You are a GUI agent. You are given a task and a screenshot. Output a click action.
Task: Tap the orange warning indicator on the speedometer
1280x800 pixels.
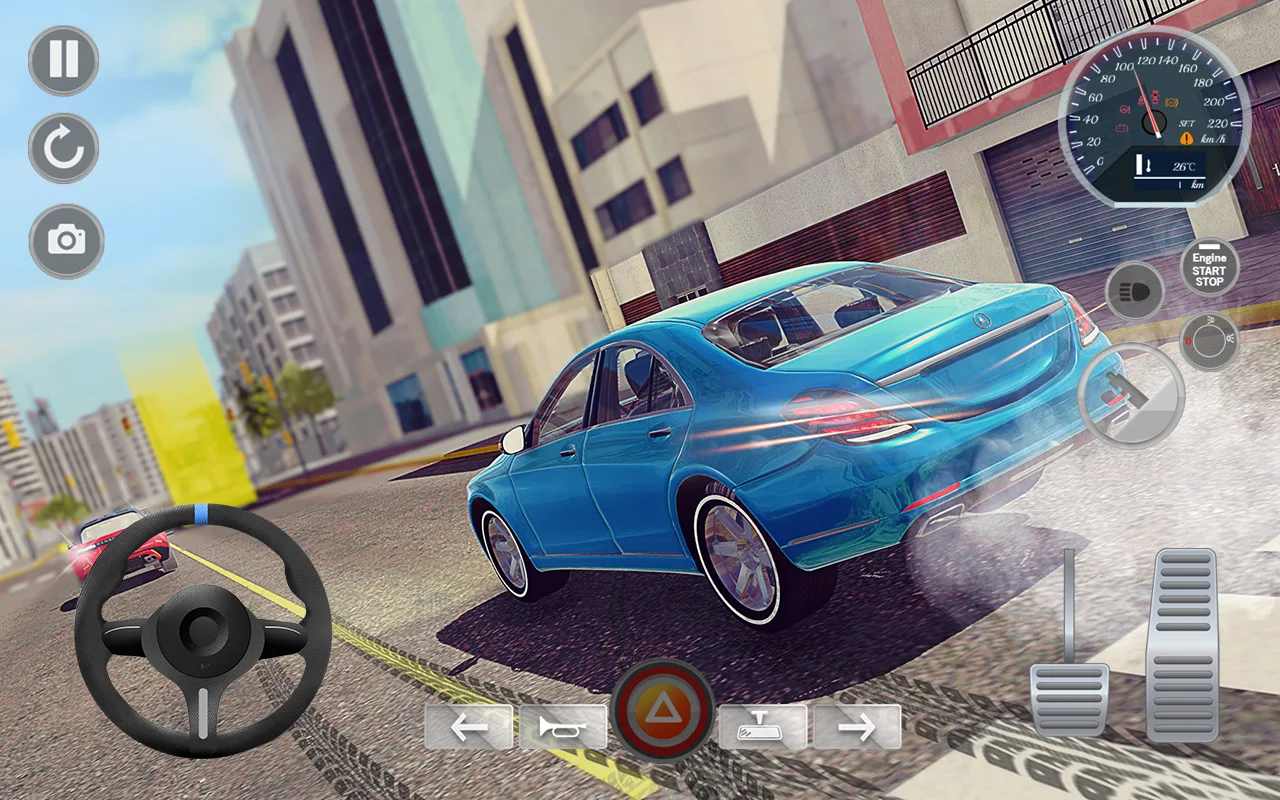pyautogui.click(x=1186, y=139)
